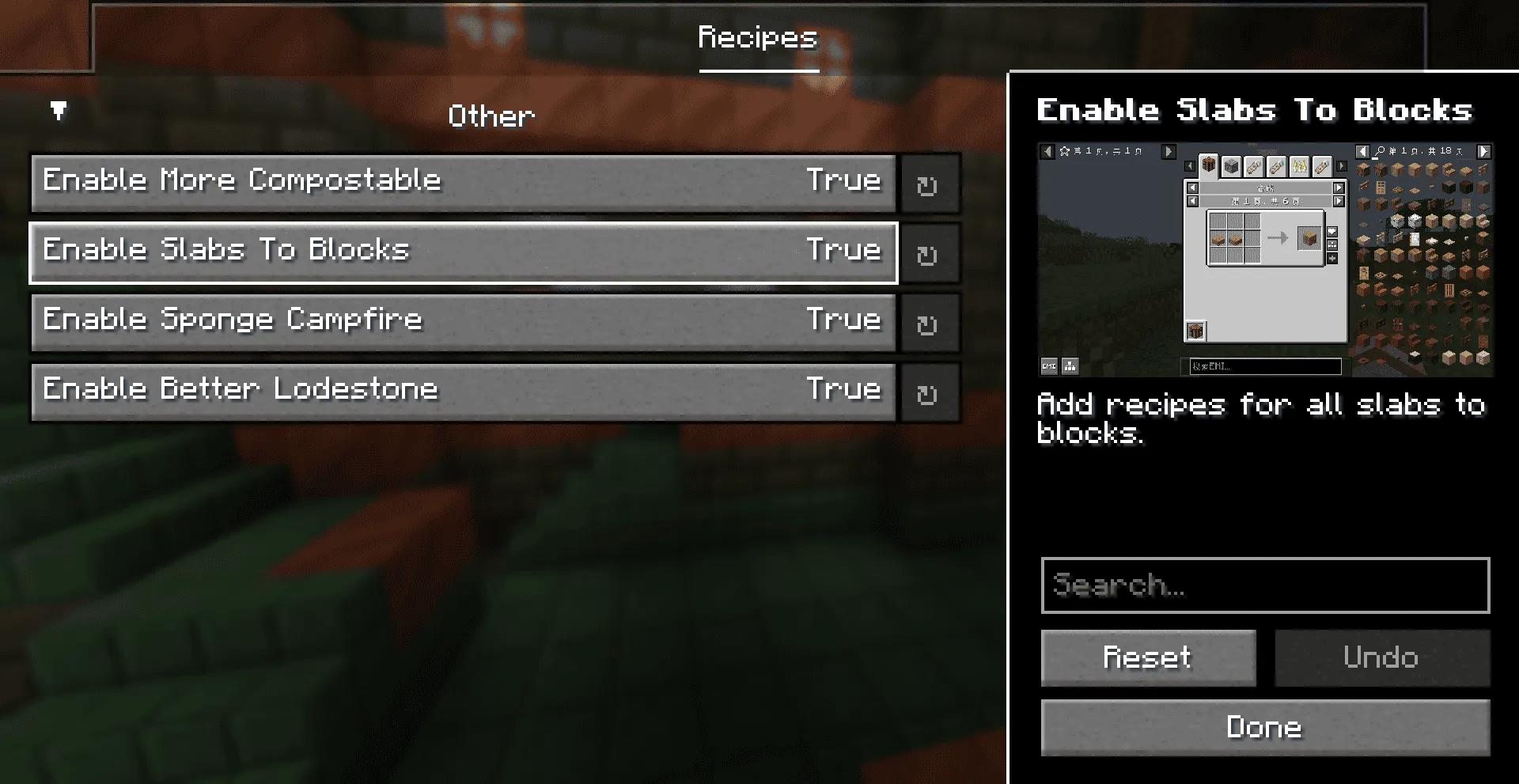
Task: Click the filter funnel icon above the options list
Action: 58,112
